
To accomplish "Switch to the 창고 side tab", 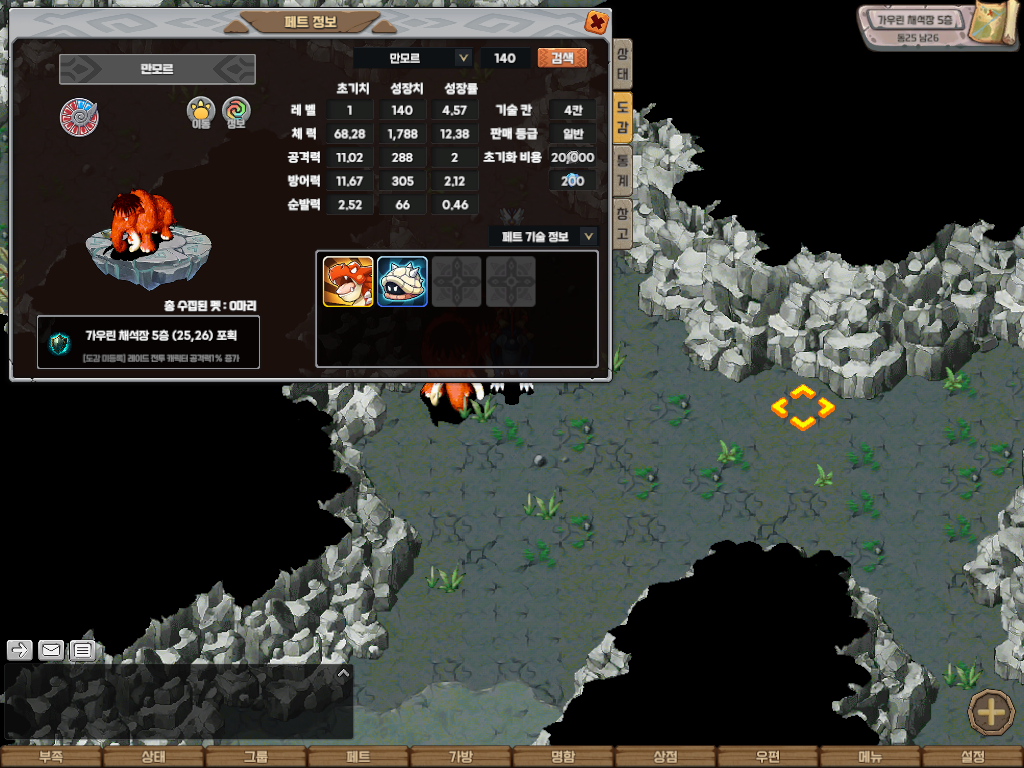I will coord(622,221).
